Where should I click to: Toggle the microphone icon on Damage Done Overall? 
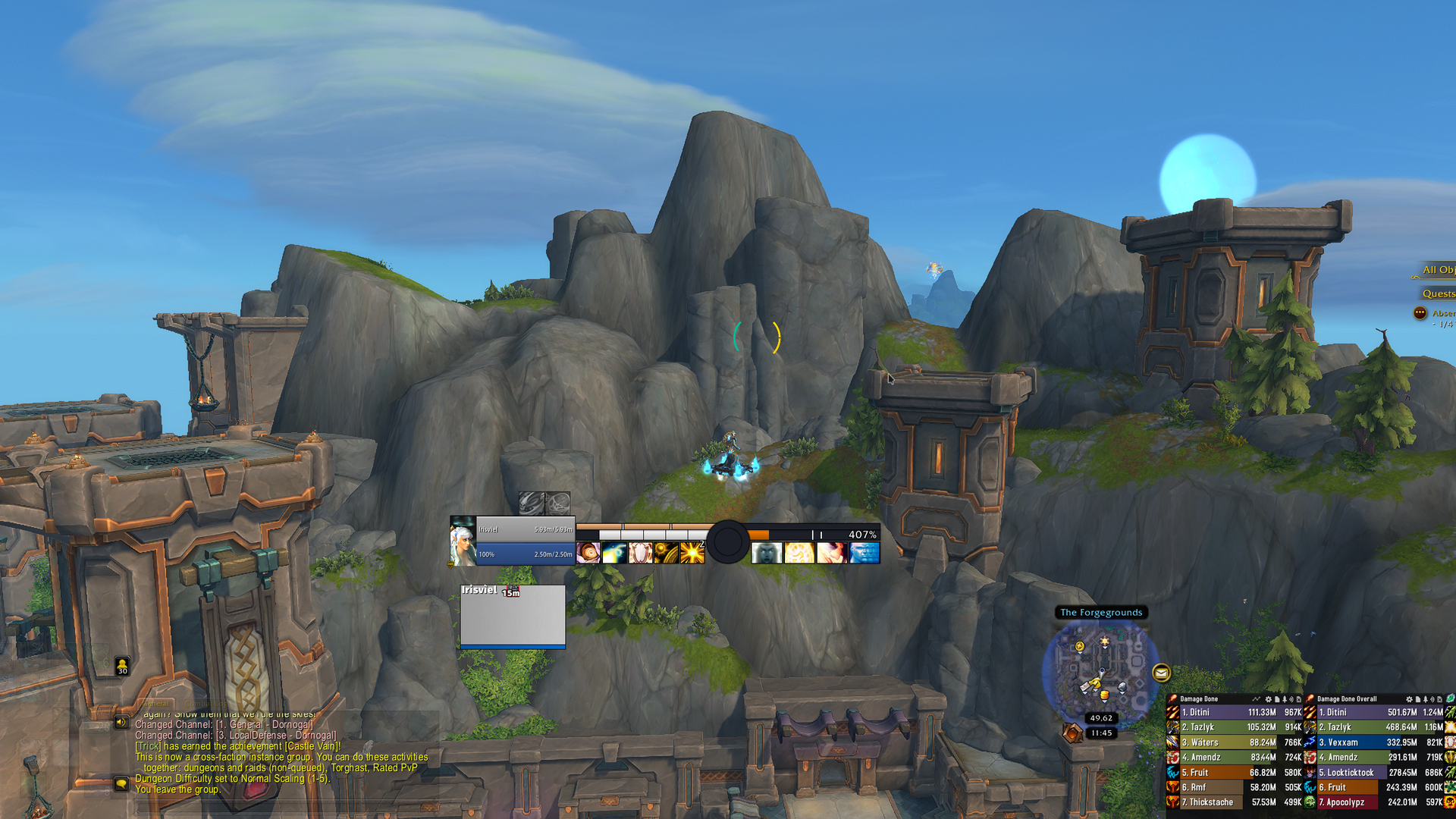click(x=1427, y=699)
